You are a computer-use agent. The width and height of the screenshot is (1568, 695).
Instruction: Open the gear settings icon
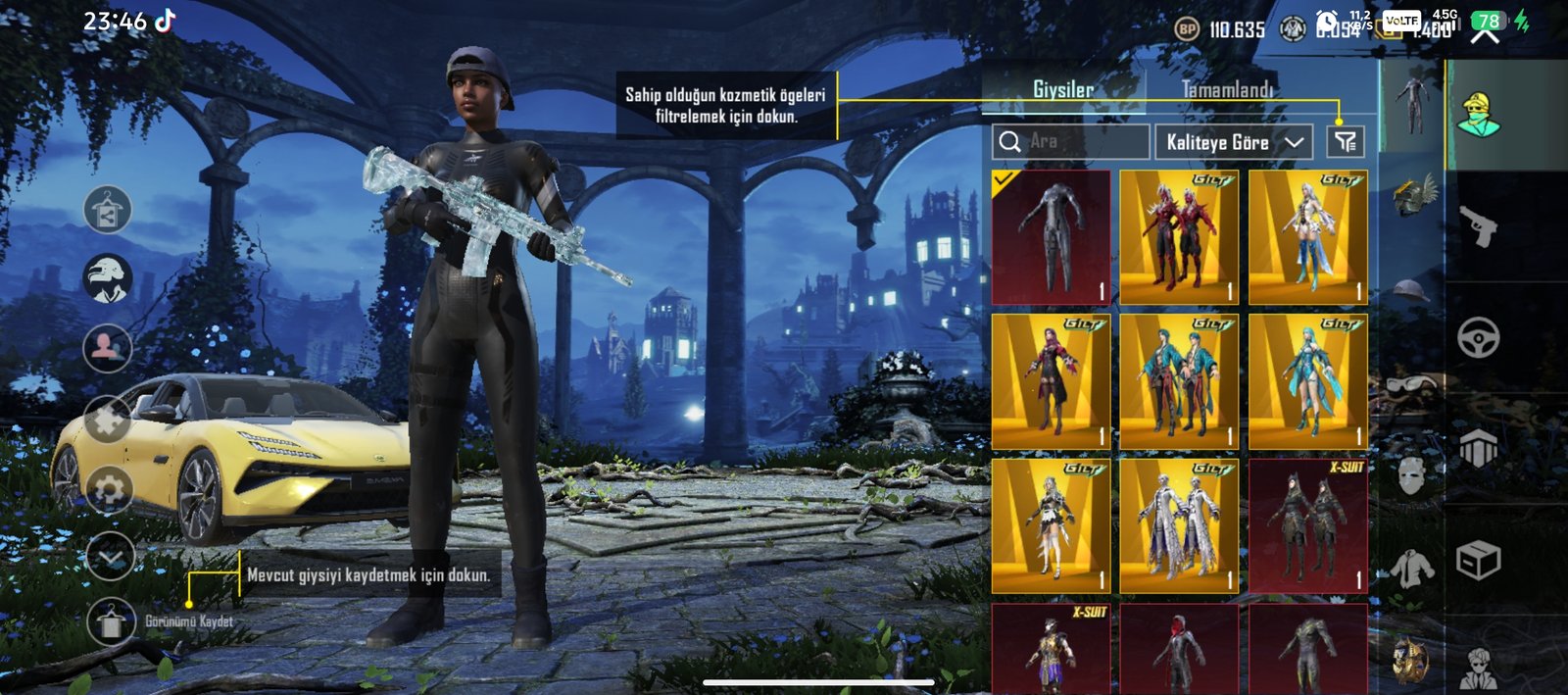click(x=108, y=488)
